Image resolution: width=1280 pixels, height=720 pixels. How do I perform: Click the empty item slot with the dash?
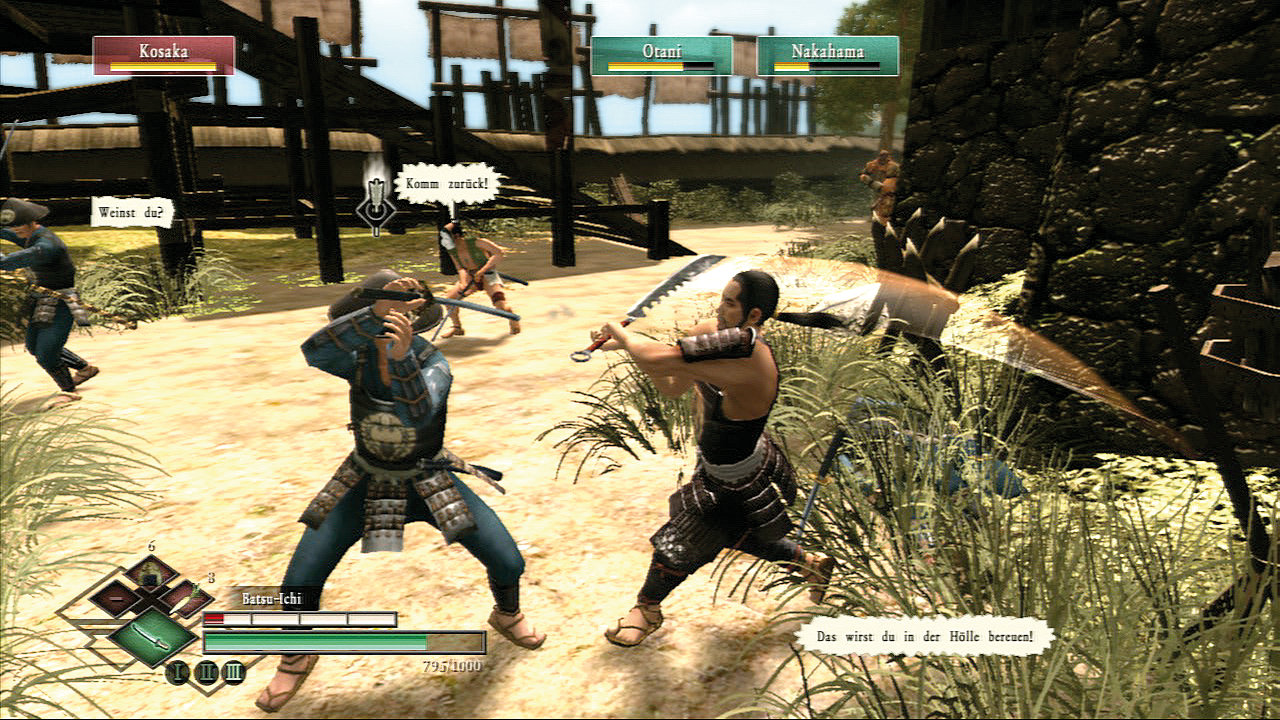(x=116, y=598)
